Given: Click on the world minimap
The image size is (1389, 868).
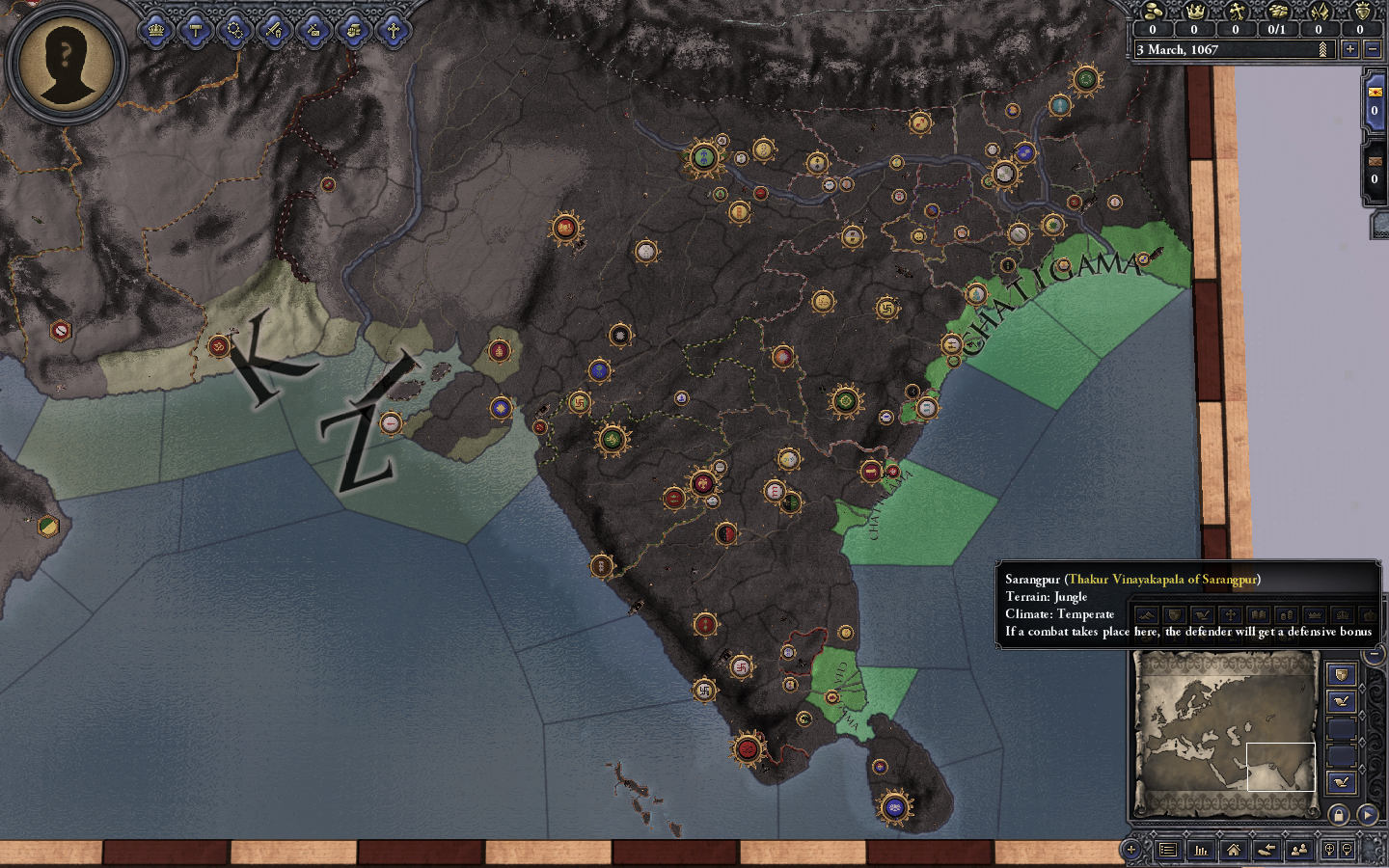Looking at the screenshot, I should click(1225, 731).
